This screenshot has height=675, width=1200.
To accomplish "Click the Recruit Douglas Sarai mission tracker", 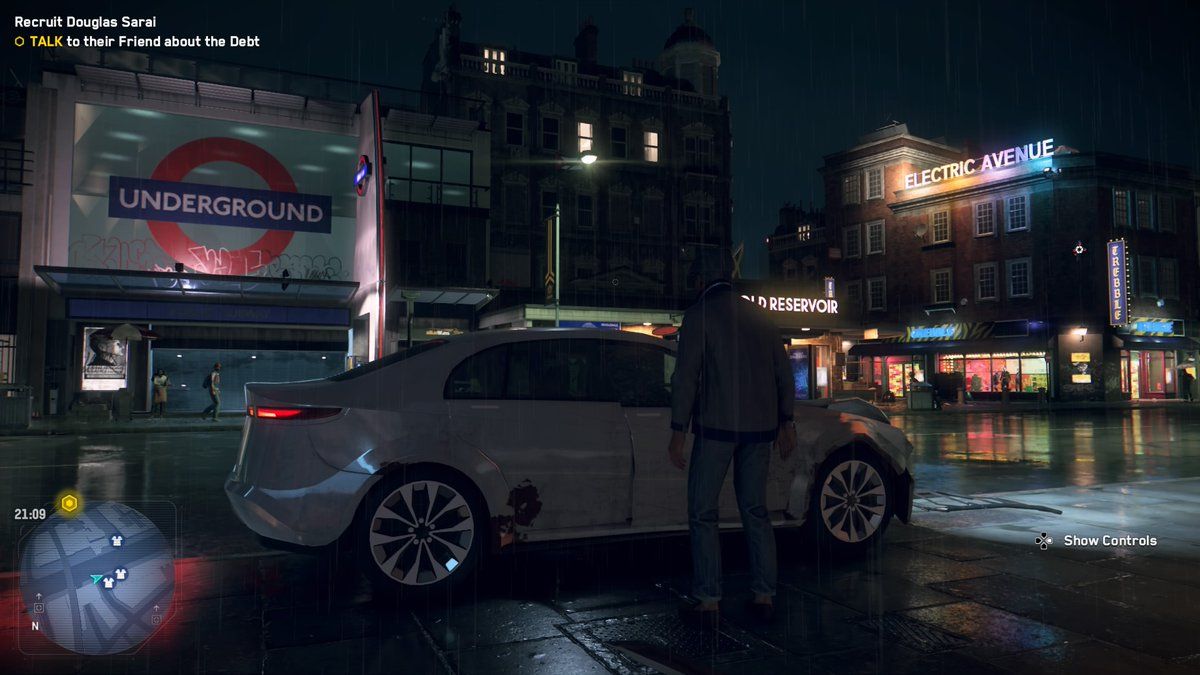I will (x=85, y=21).
